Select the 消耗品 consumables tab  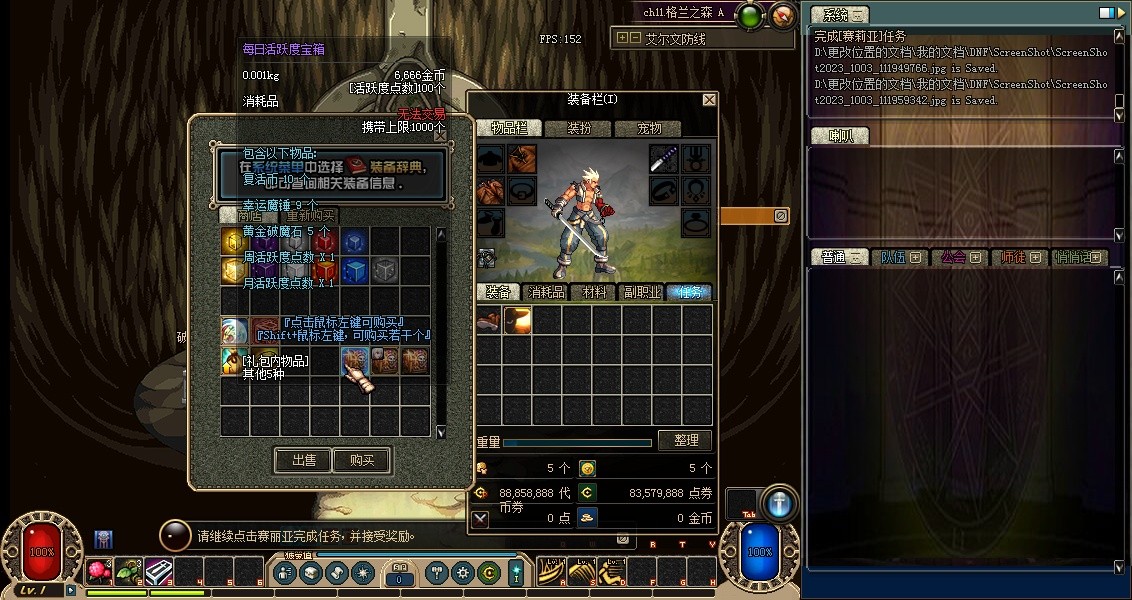point(546,292)
